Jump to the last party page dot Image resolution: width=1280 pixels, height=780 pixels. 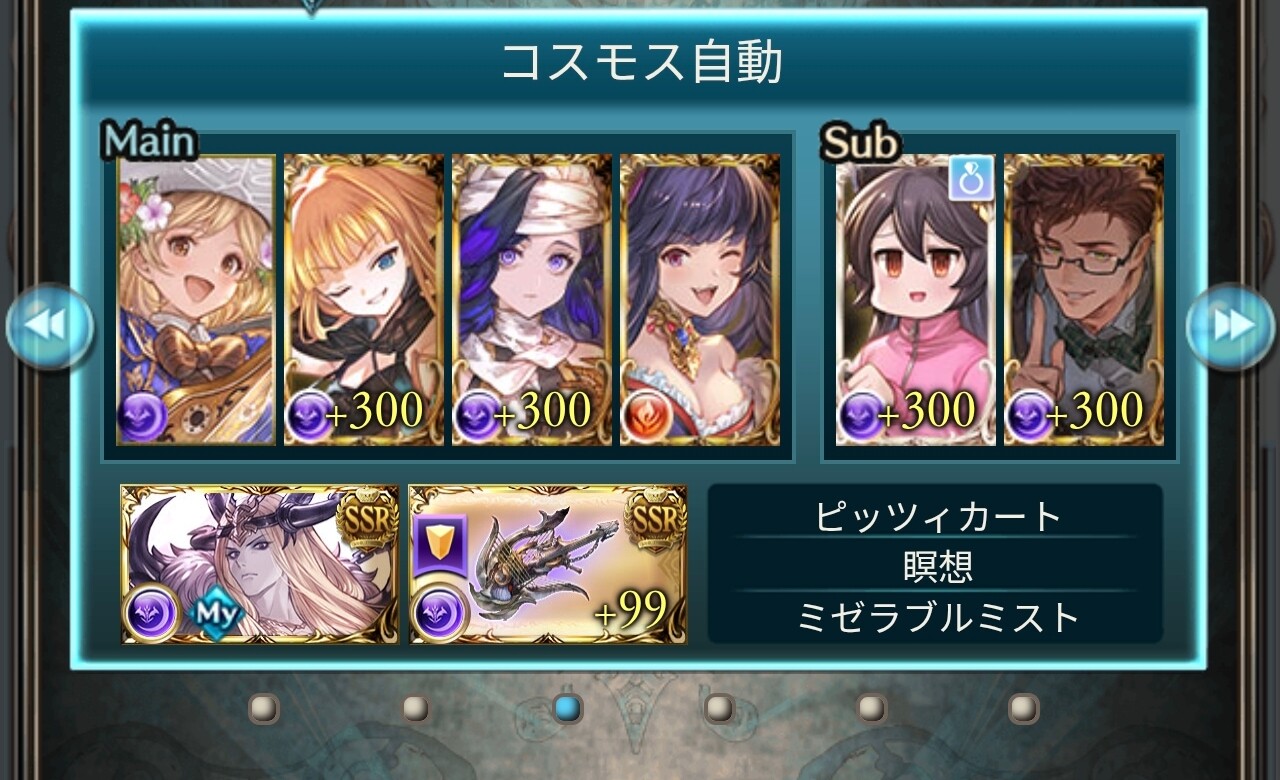click(1023, 709)
